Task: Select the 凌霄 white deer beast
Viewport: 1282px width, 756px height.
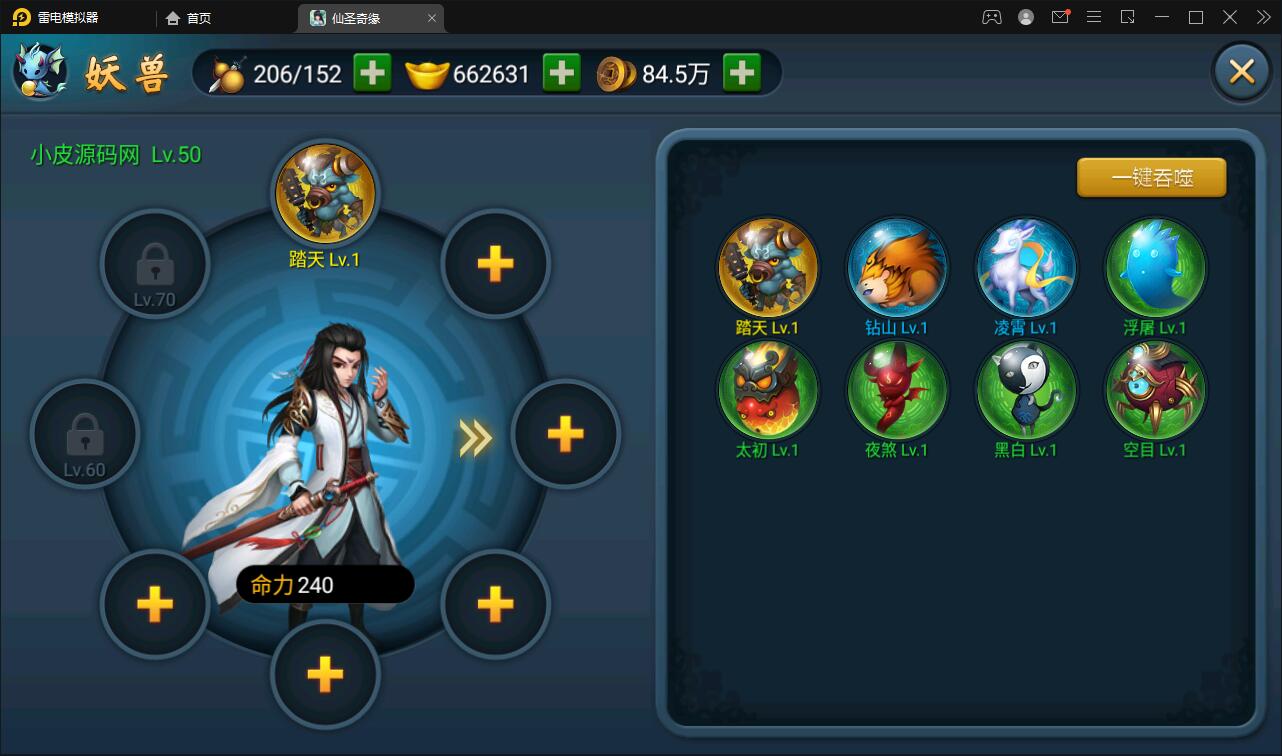Action: [x=1025, y=268]
